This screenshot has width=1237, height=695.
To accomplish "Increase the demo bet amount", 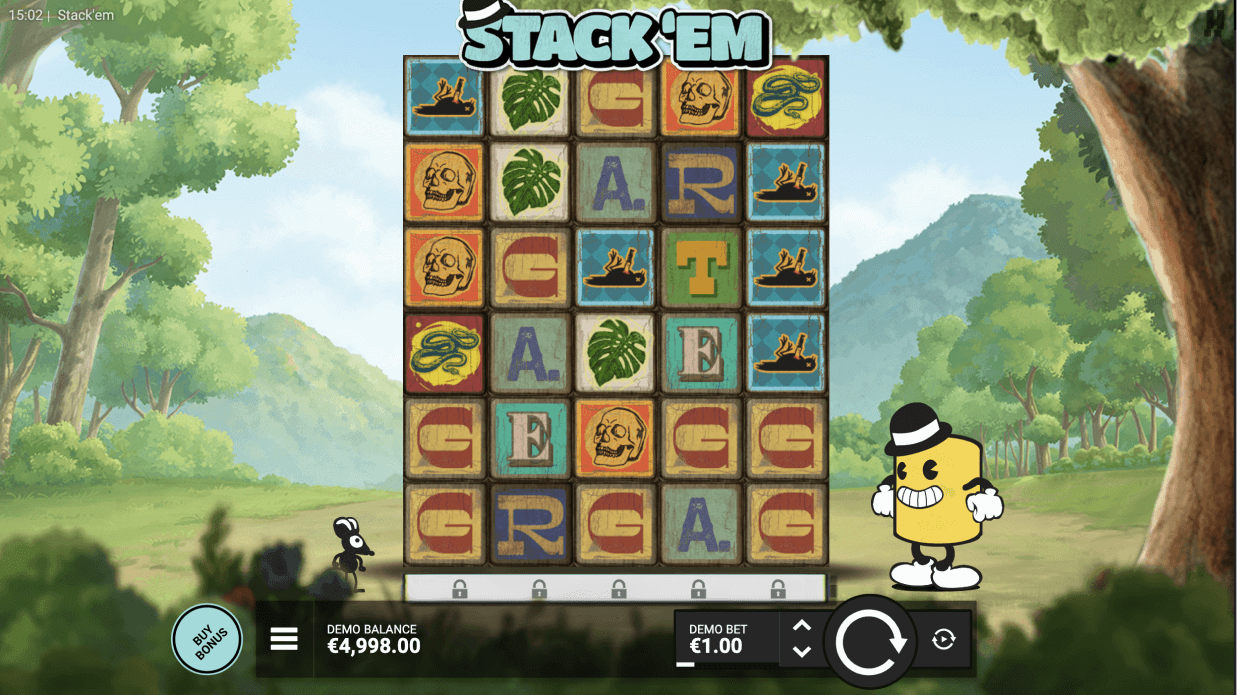I will click(x=801, y=626).
